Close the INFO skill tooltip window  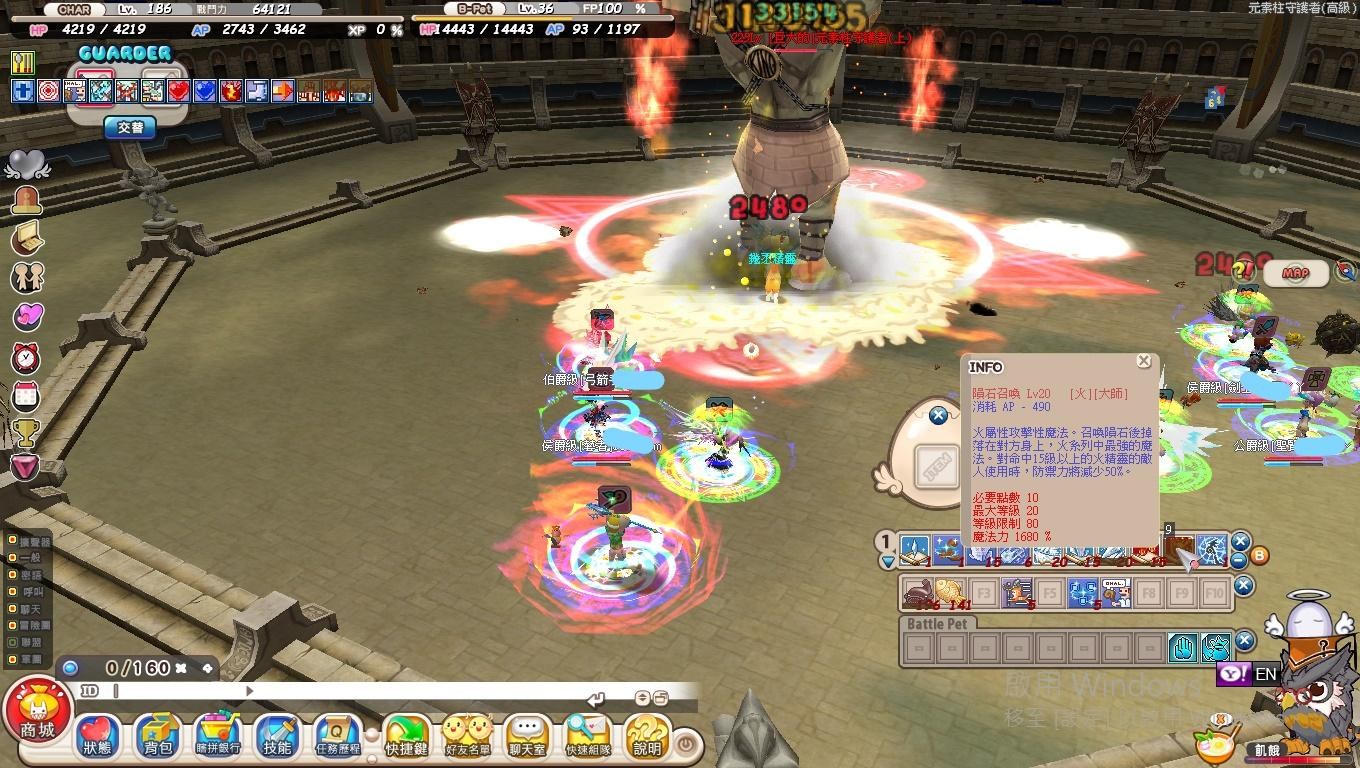1143,362
